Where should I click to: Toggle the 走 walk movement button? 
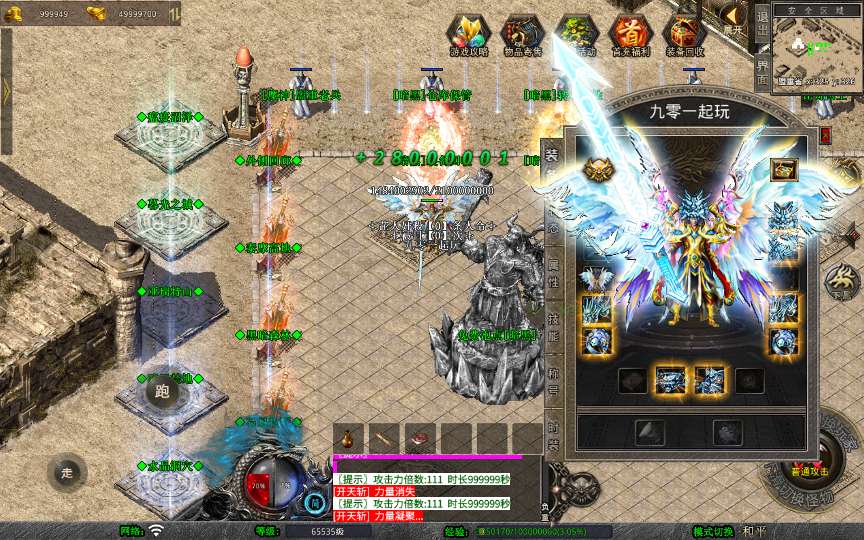[x=67, y=473]
